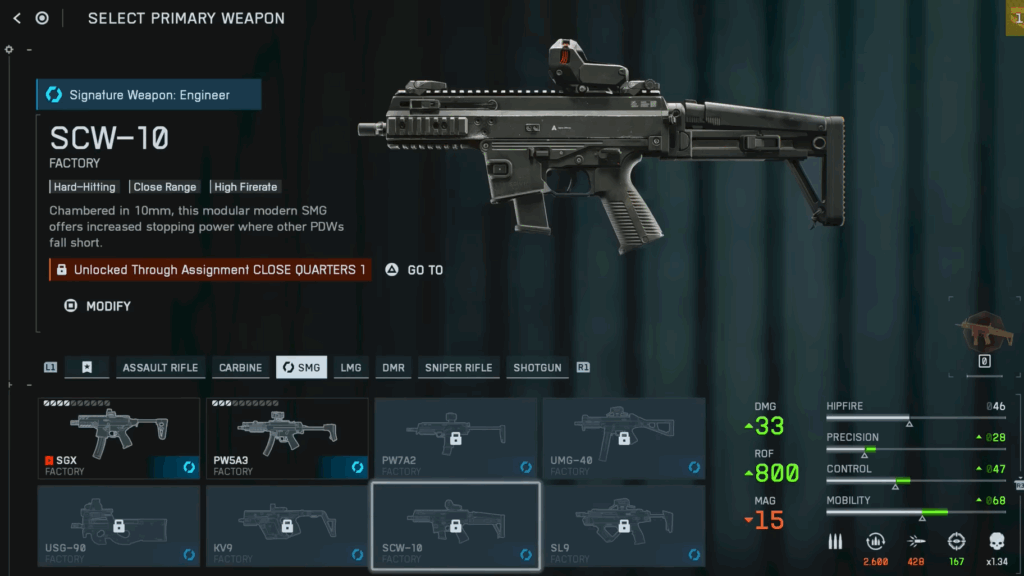Show the LMG weapon list

350,367
